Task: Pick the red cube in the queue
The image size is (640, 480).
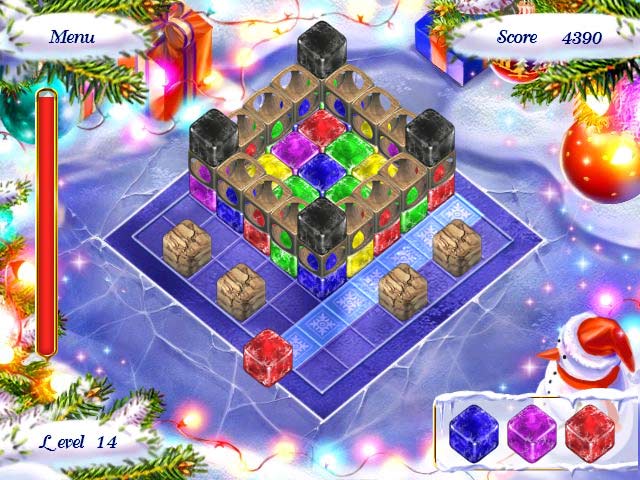Action: [588, 431]
